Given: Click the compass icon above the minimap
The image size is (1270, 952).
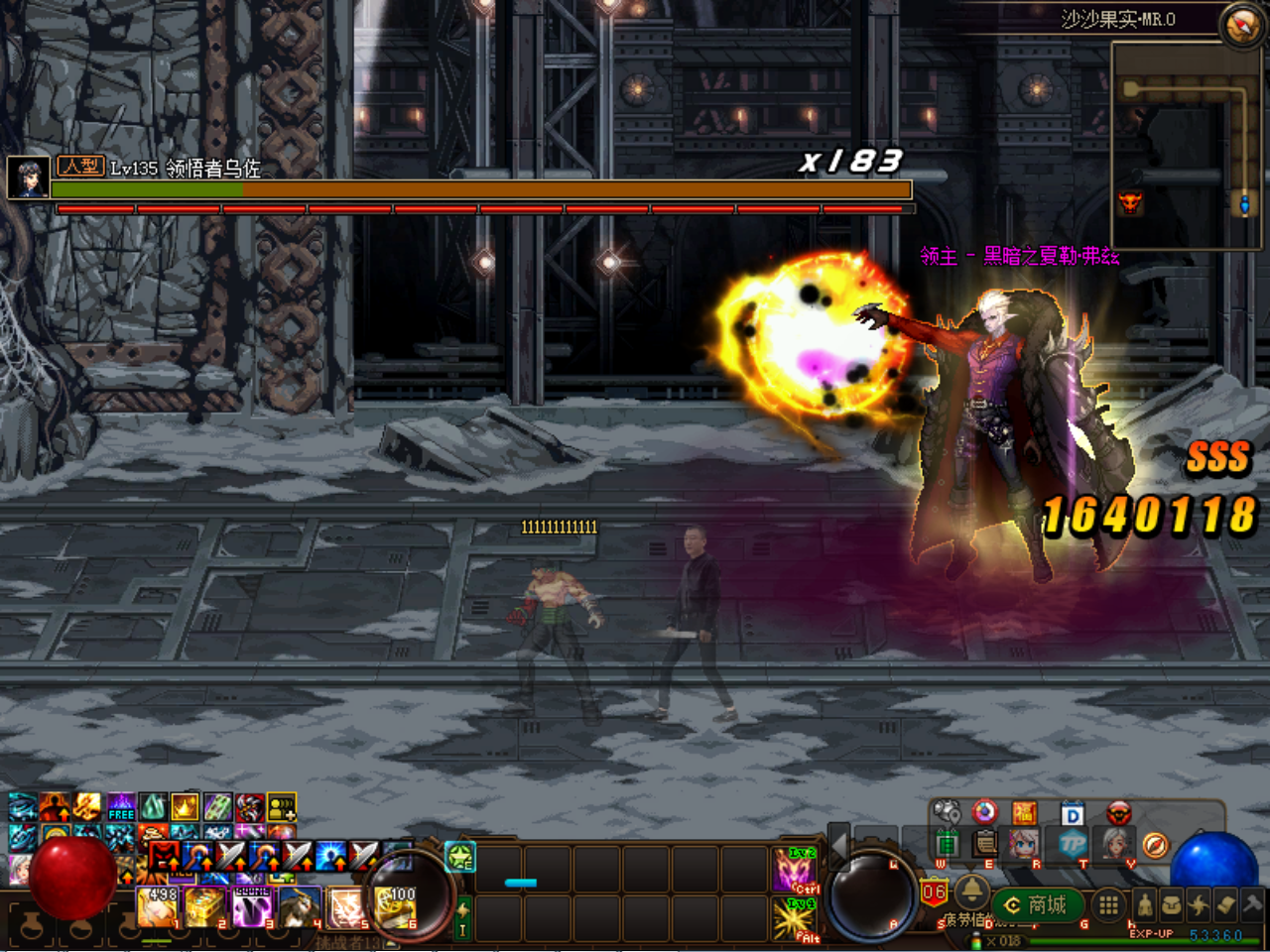Looking at the screenshot, I should pyautogui.click(x=1242, y=26).
